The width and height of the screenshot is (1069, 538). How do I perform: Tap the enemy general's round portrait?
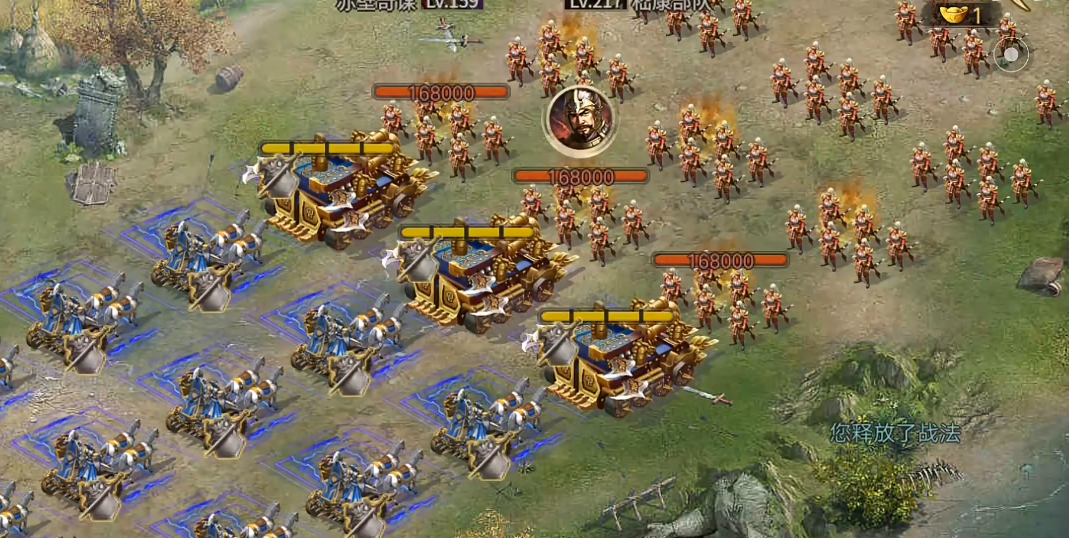[x=577, y=121]
